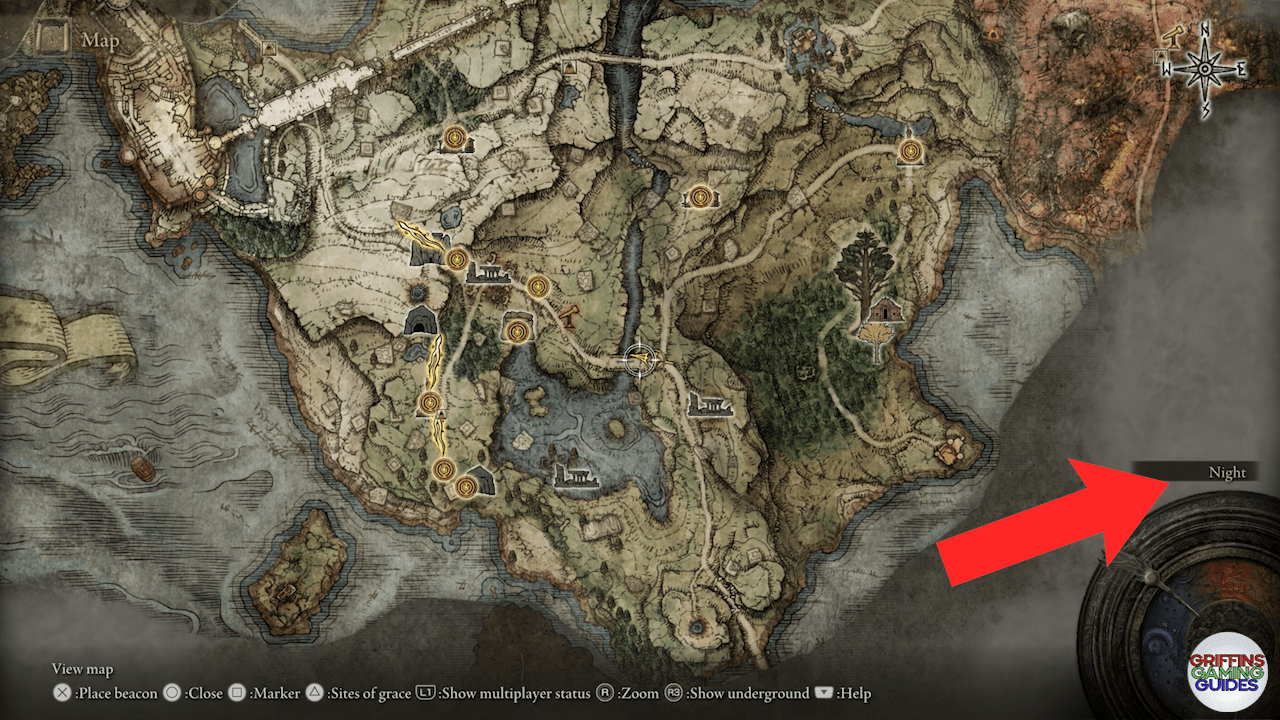Click the map scroll icon beside the Map title
The image size is (1280, 720).
click(x=49, y=38)
